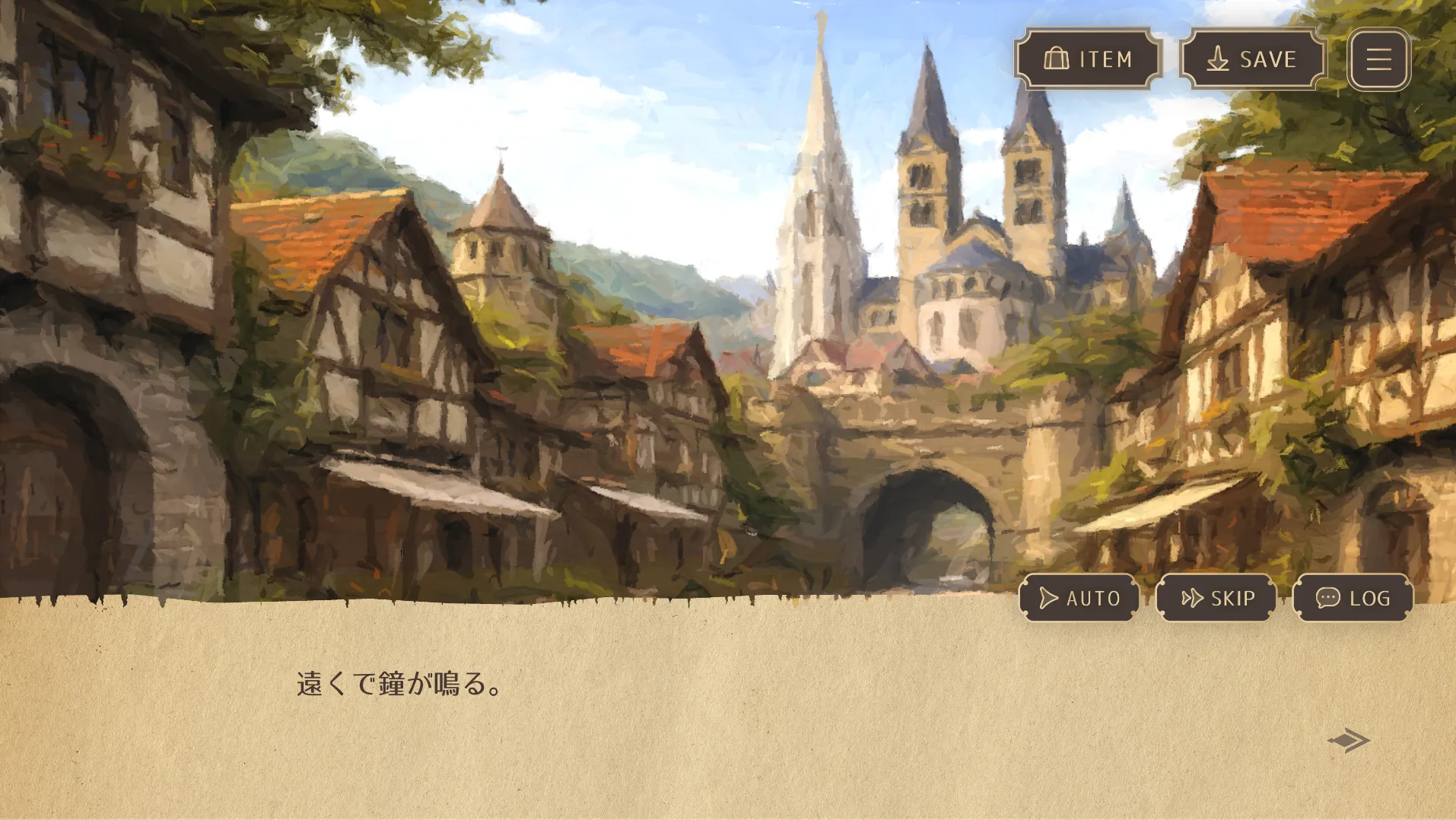Toggle automatic text advancement with AUTO
Image resolution: width=1456 pixels, height=820 pixels.
(1079, 598)
